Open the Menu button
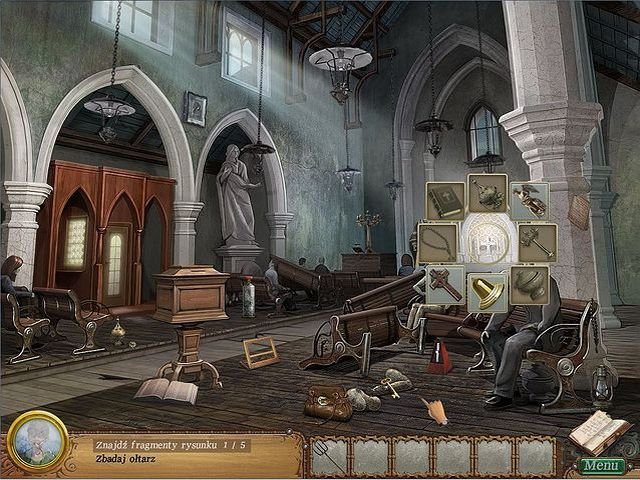The image size is (640, 480). [601, 465]
